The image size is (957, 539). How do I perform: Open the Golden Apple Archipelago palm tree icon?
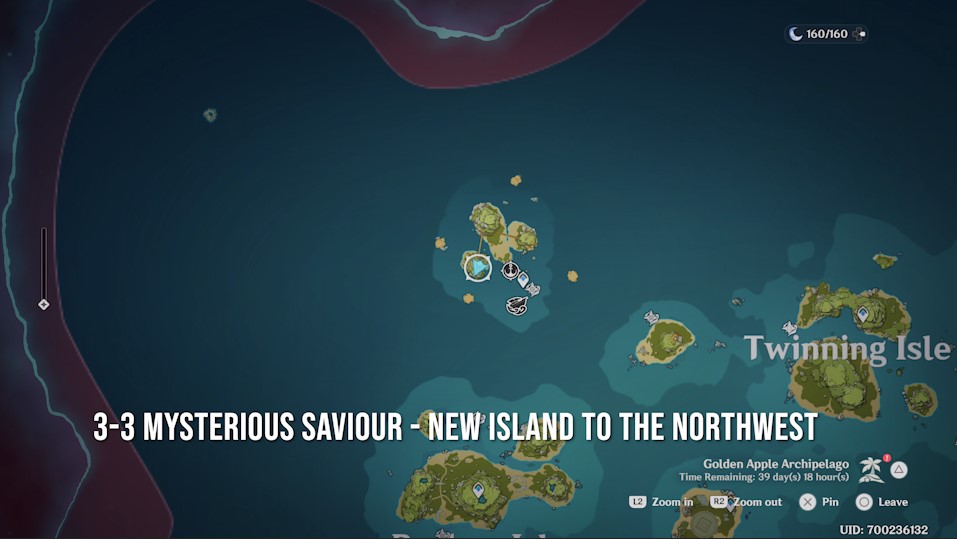tap(871, 469)
